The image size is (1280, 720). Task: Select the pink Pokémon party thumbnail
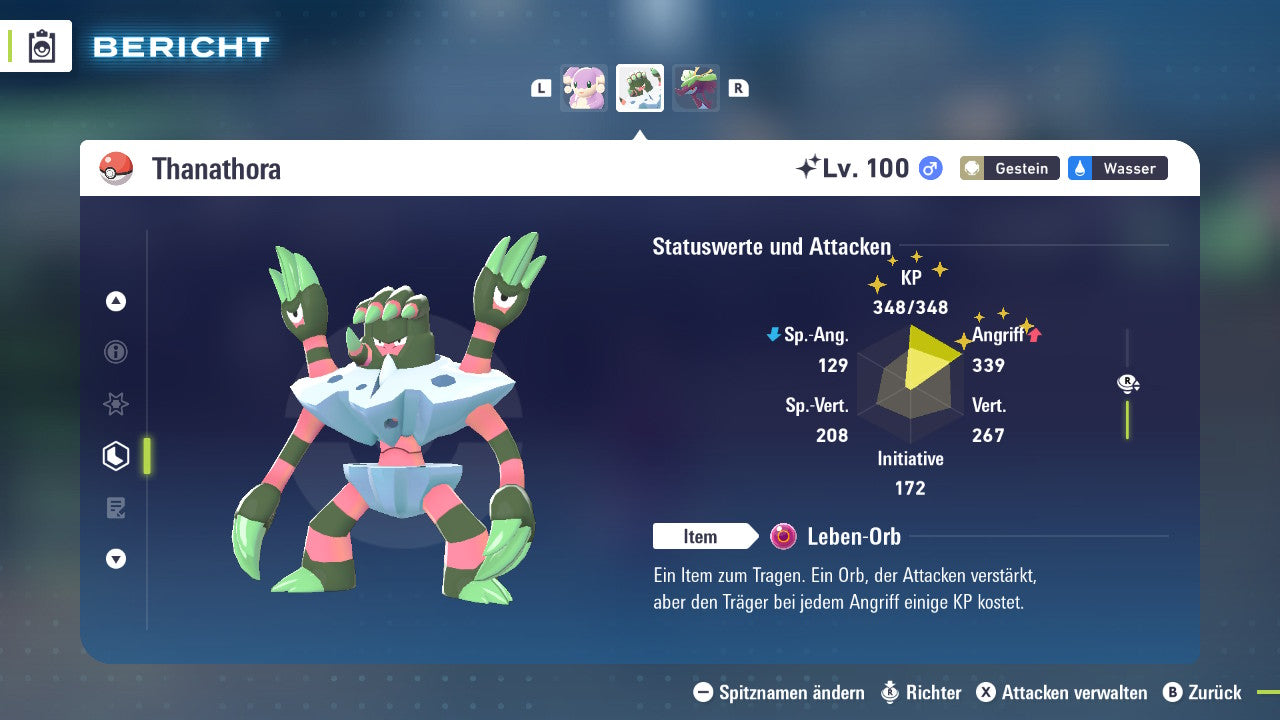point(584,88)
